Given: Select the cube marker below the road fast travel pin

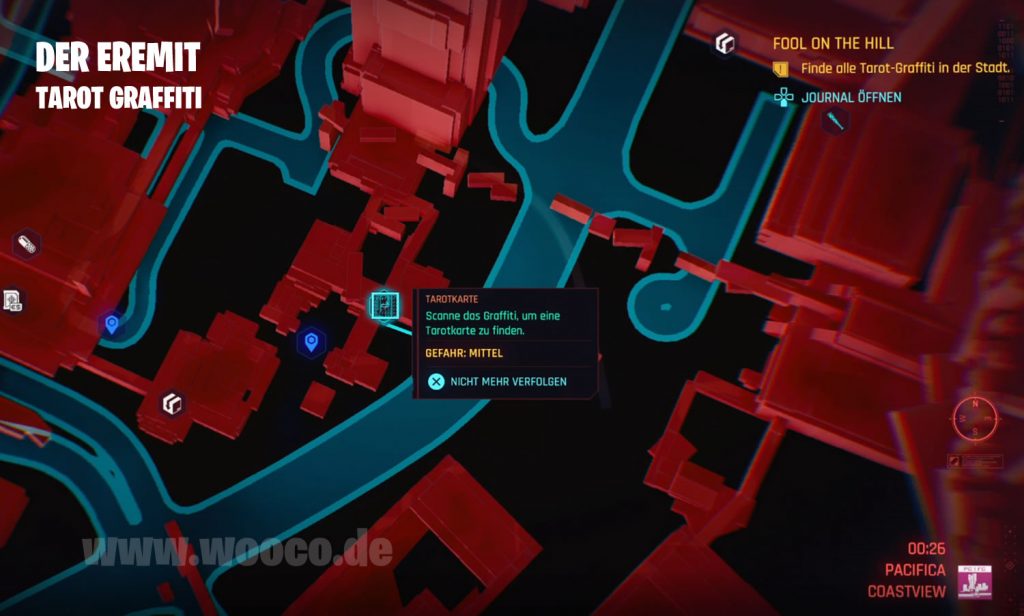Looking at the screenshot, I should point(172,404).
